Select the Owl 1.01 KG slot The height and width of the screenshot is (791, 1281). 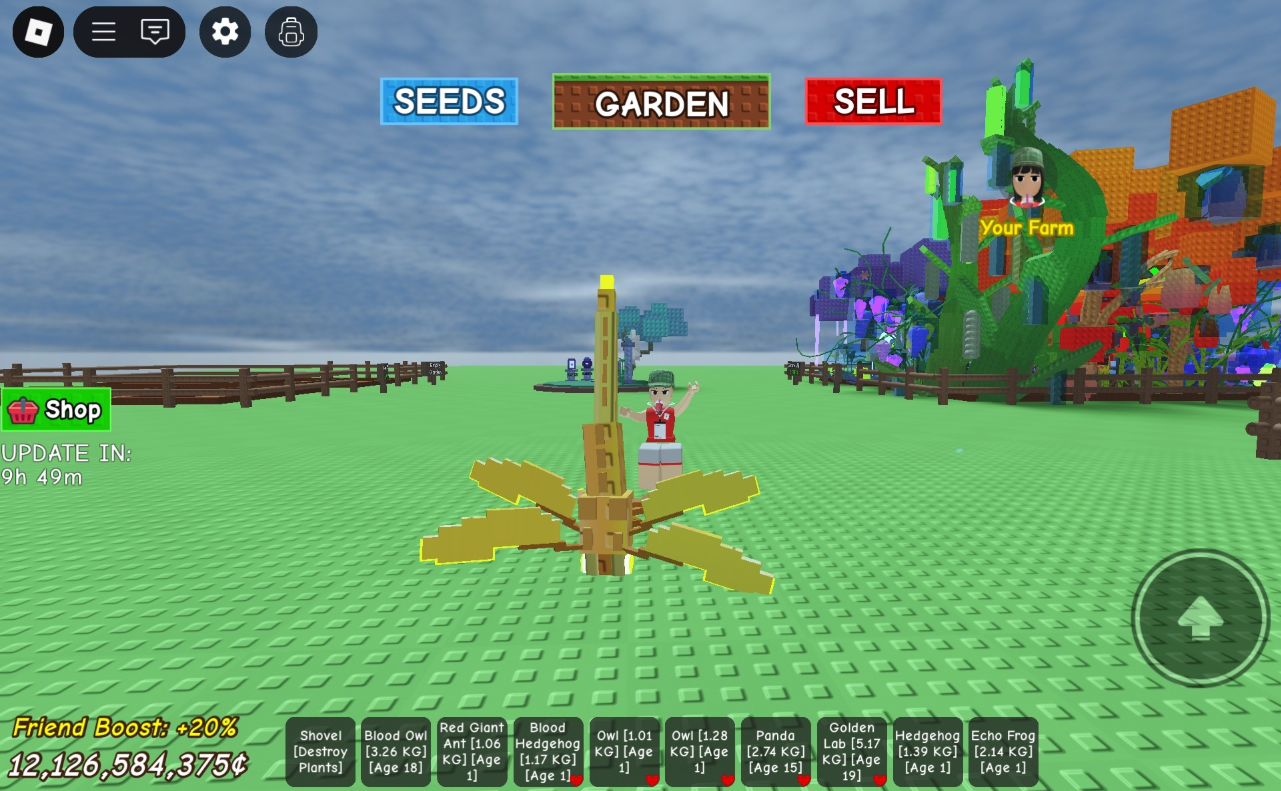(624, 752)
